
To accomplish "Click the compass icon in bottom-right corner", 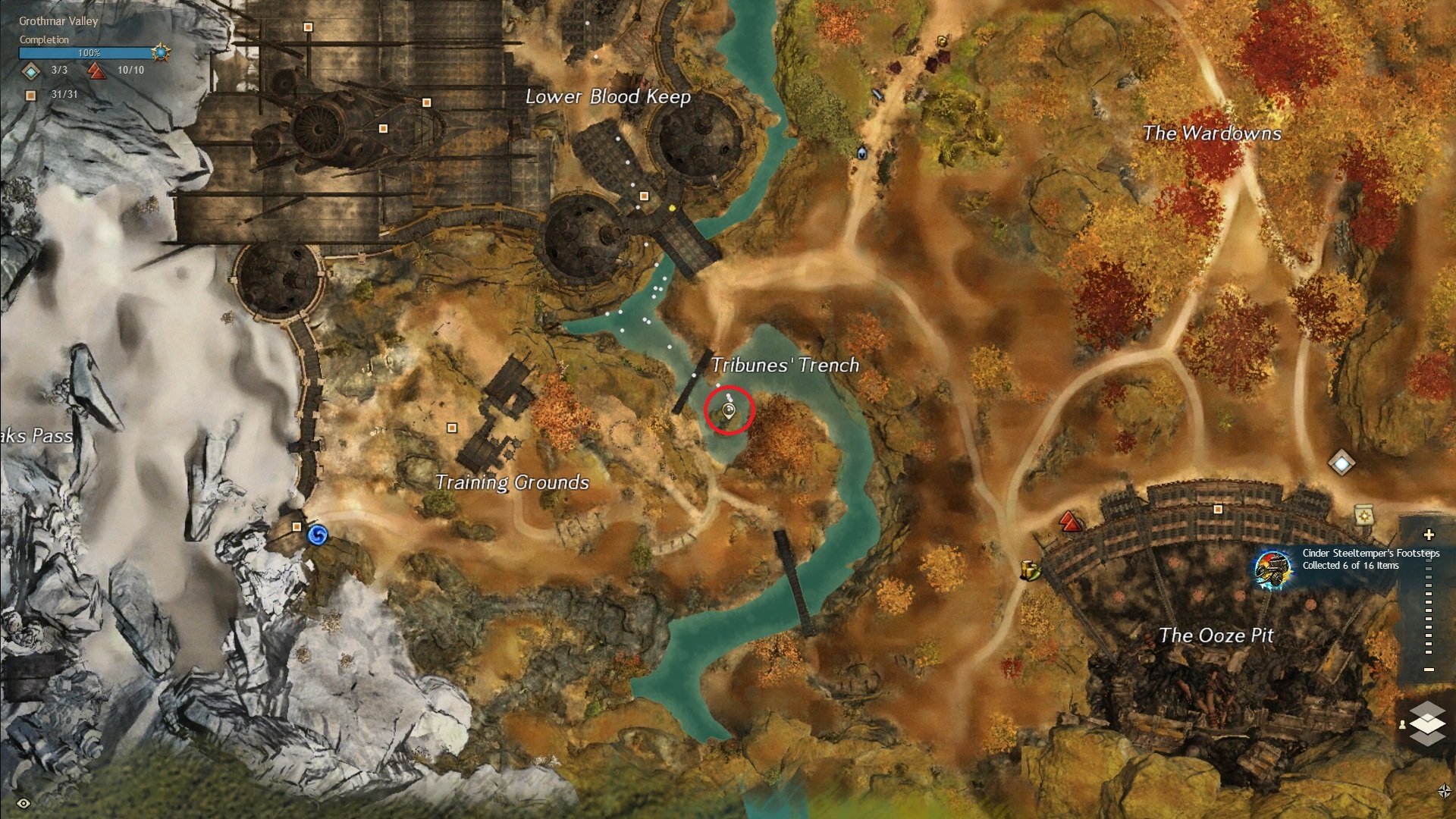I will [1444, 791].
